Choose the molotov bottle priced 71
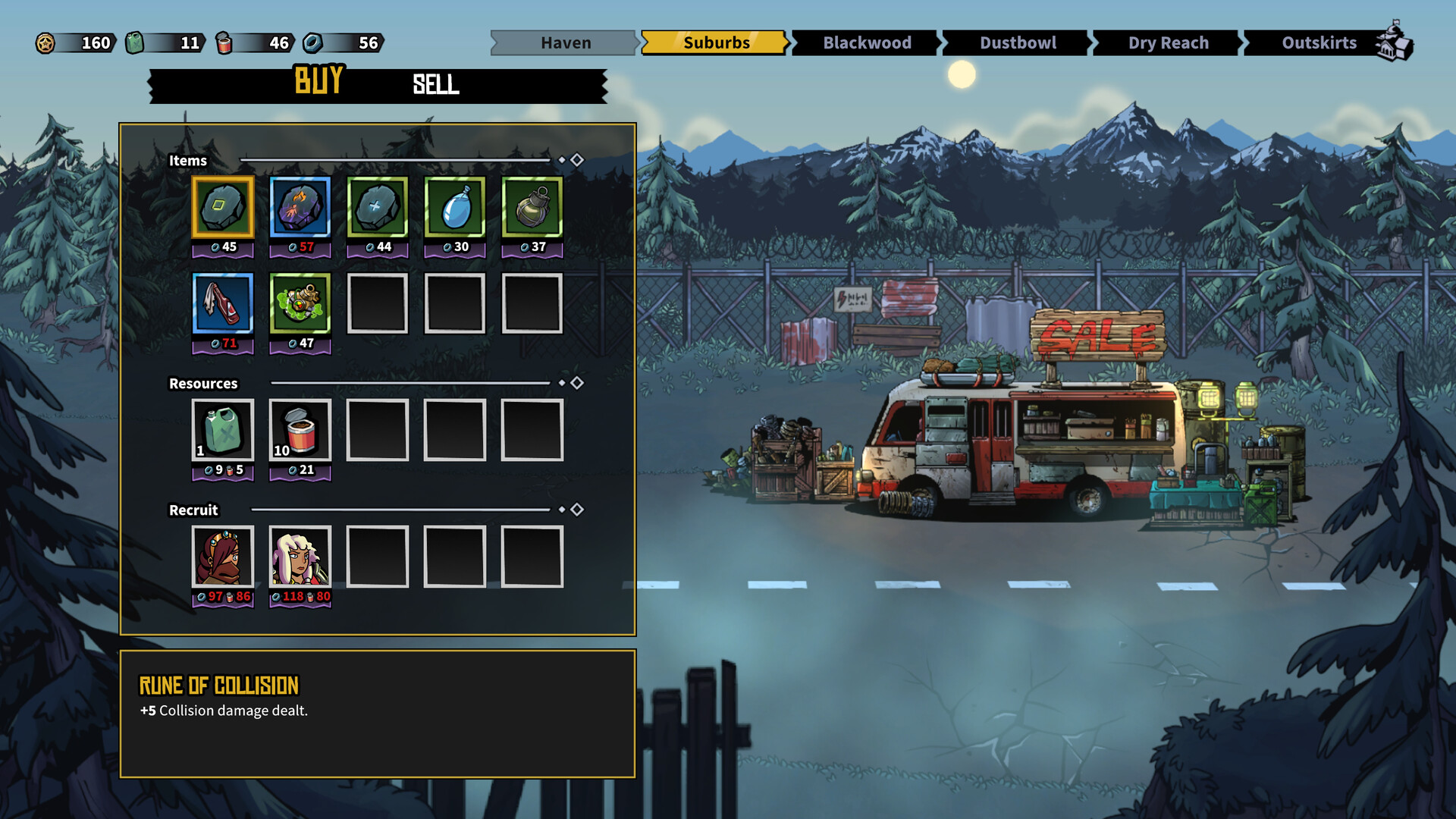Screen dimensions: 1456x819 tap(223, 303)
